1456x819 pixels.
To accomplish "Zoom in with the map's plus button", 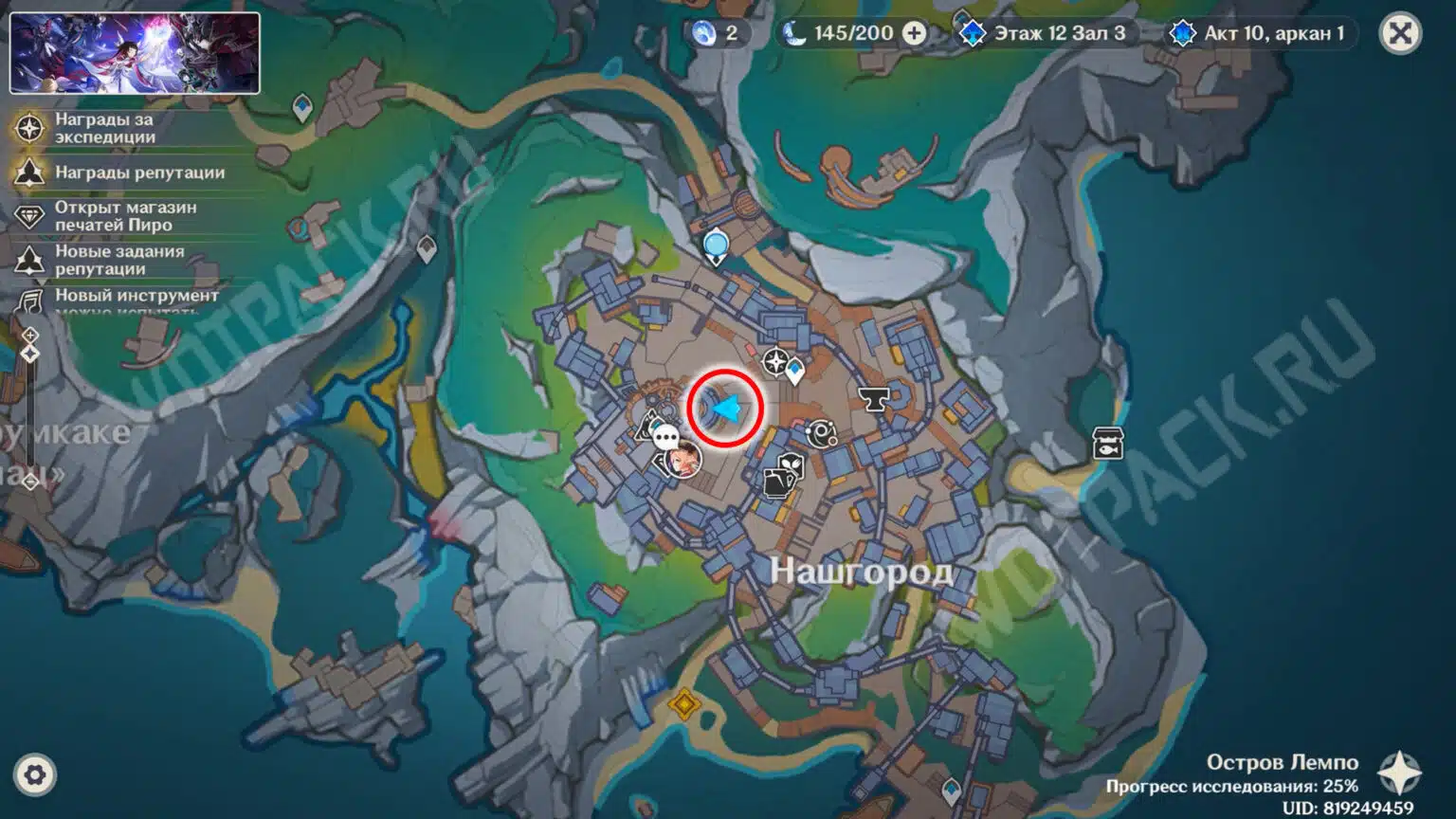I will [30, 335].
